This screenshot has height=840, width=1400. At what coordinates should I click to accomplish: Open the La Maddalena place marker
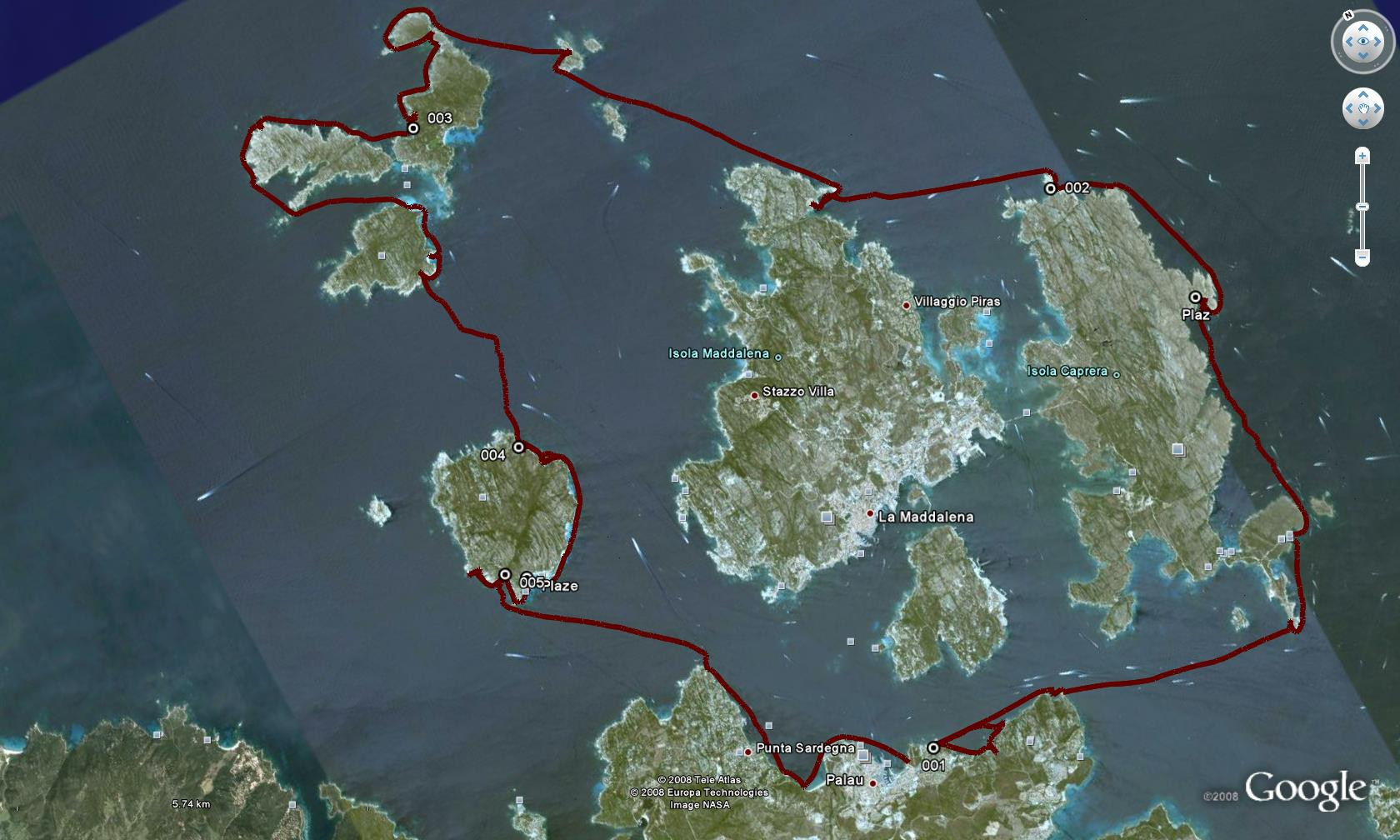(x=870, y=514)
